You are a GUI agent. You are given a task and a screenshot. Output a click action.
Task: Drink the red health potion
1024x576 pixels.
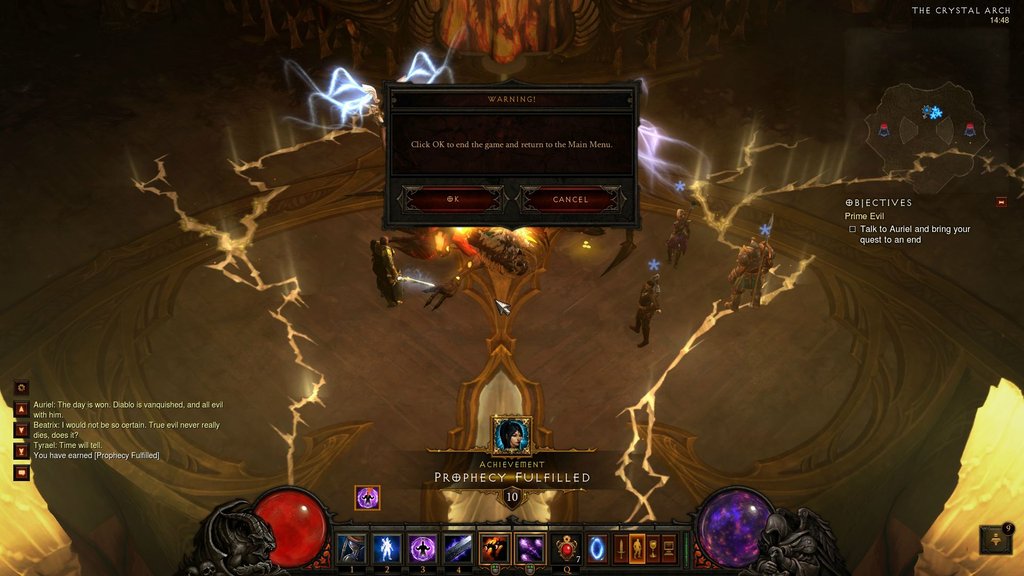pyautogui.click(x=567, y=548)
